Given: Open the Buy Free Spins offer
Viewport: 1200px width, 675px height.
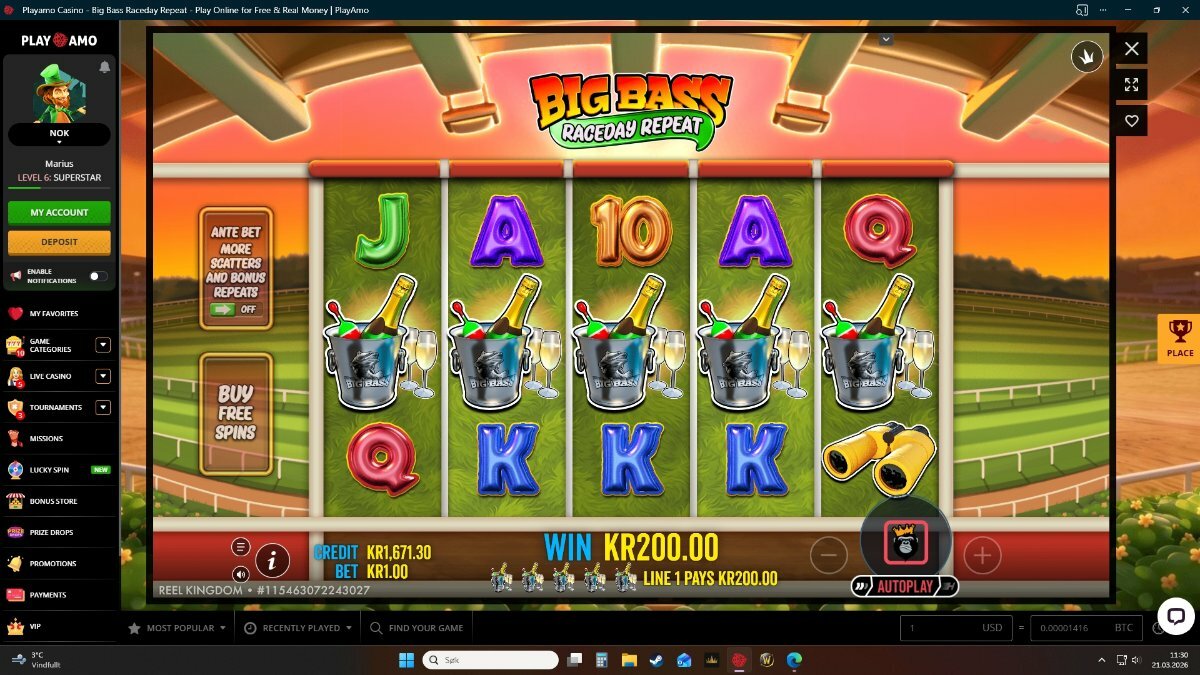Looking at the screenshot, I should point(236,413).
